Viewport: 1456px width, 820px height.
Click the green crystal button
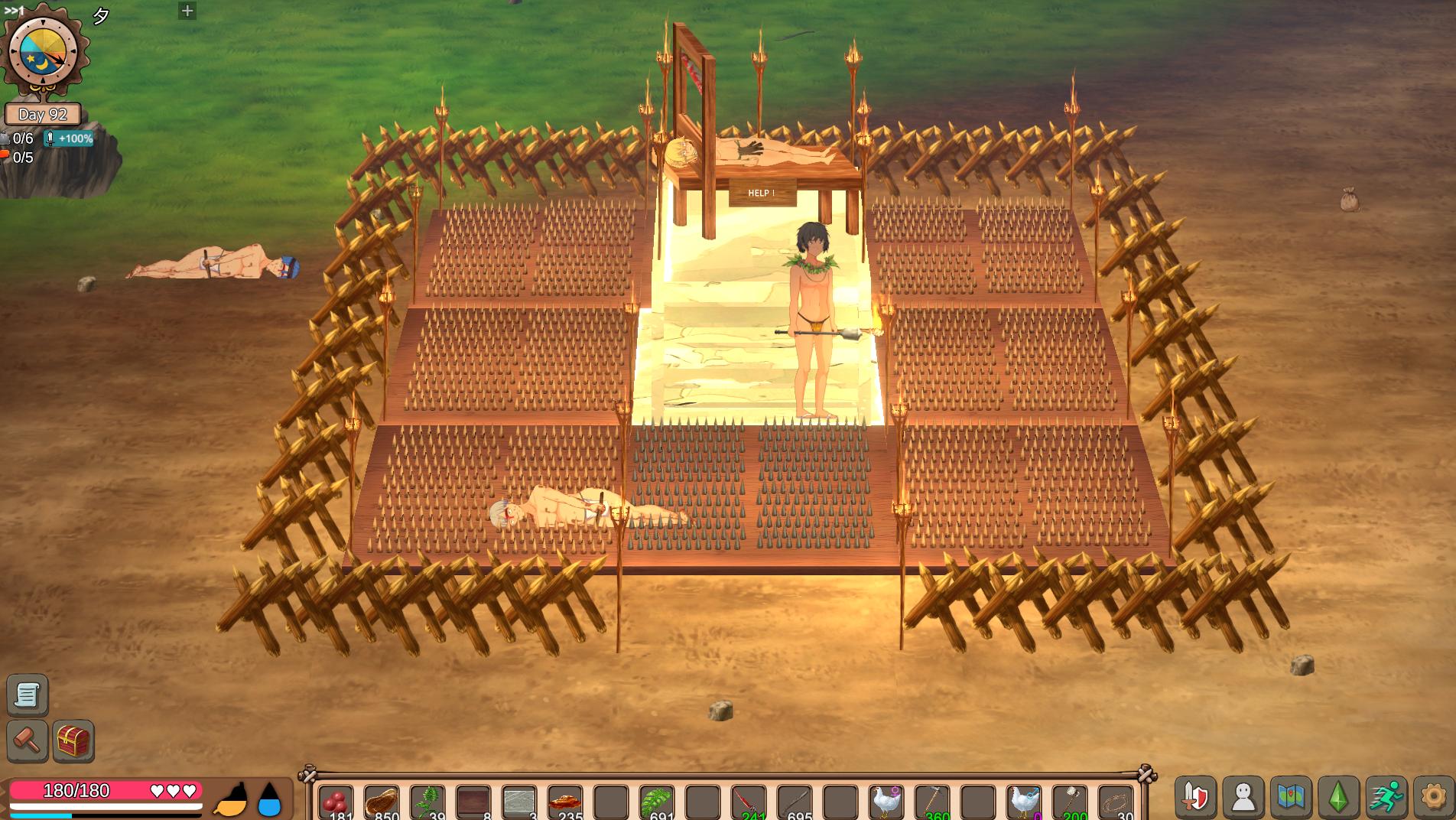1338,797
